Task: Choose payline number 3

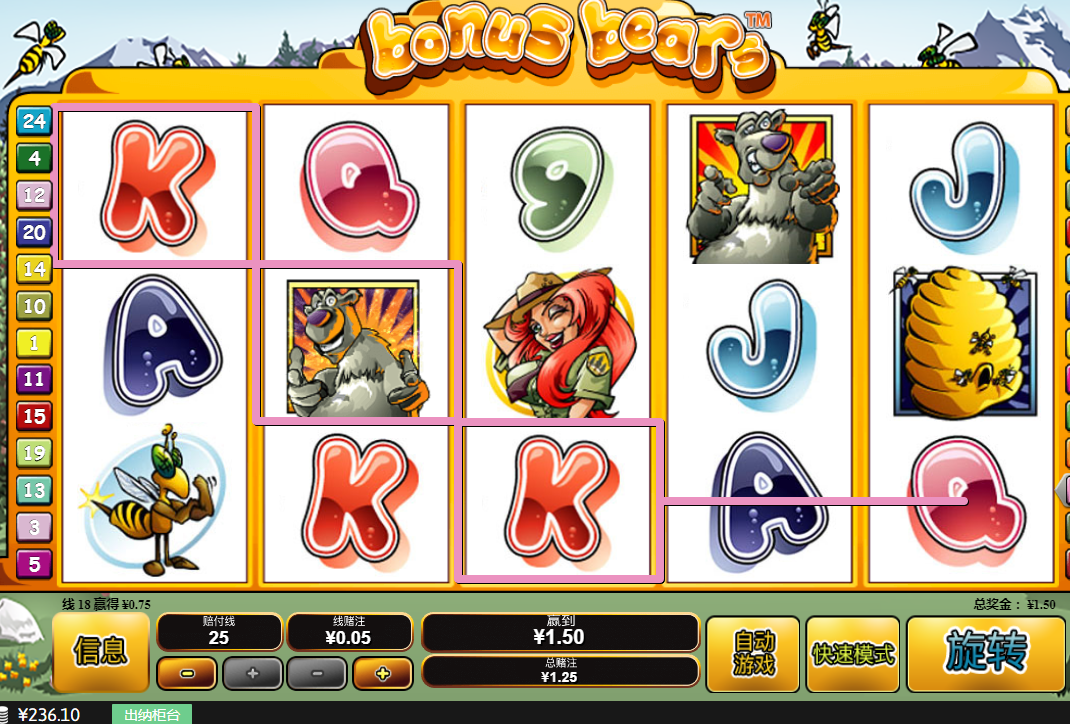Action: 34,527
